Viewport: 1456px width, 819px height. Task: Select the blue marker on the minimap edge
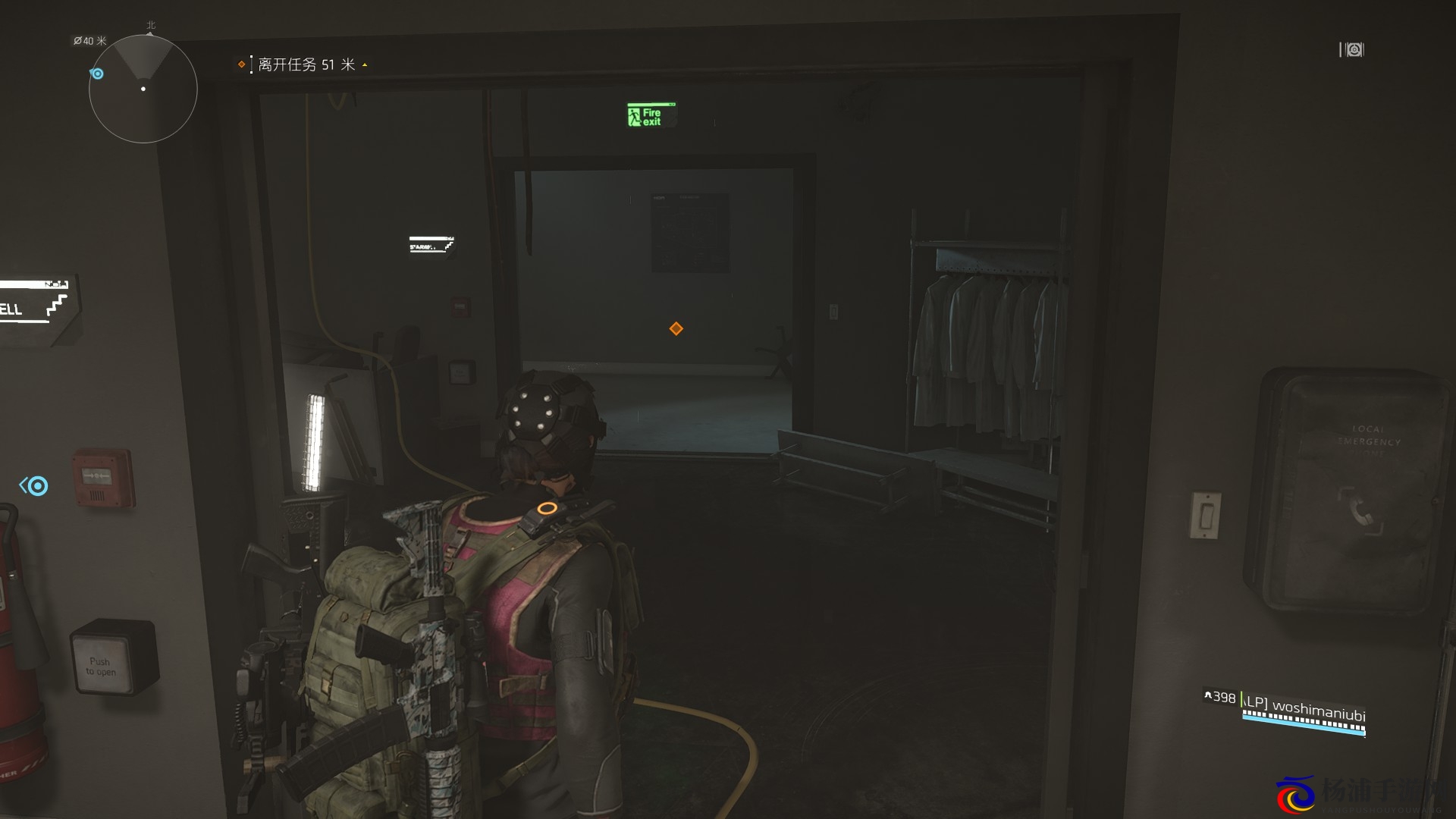tap(97, 74)
